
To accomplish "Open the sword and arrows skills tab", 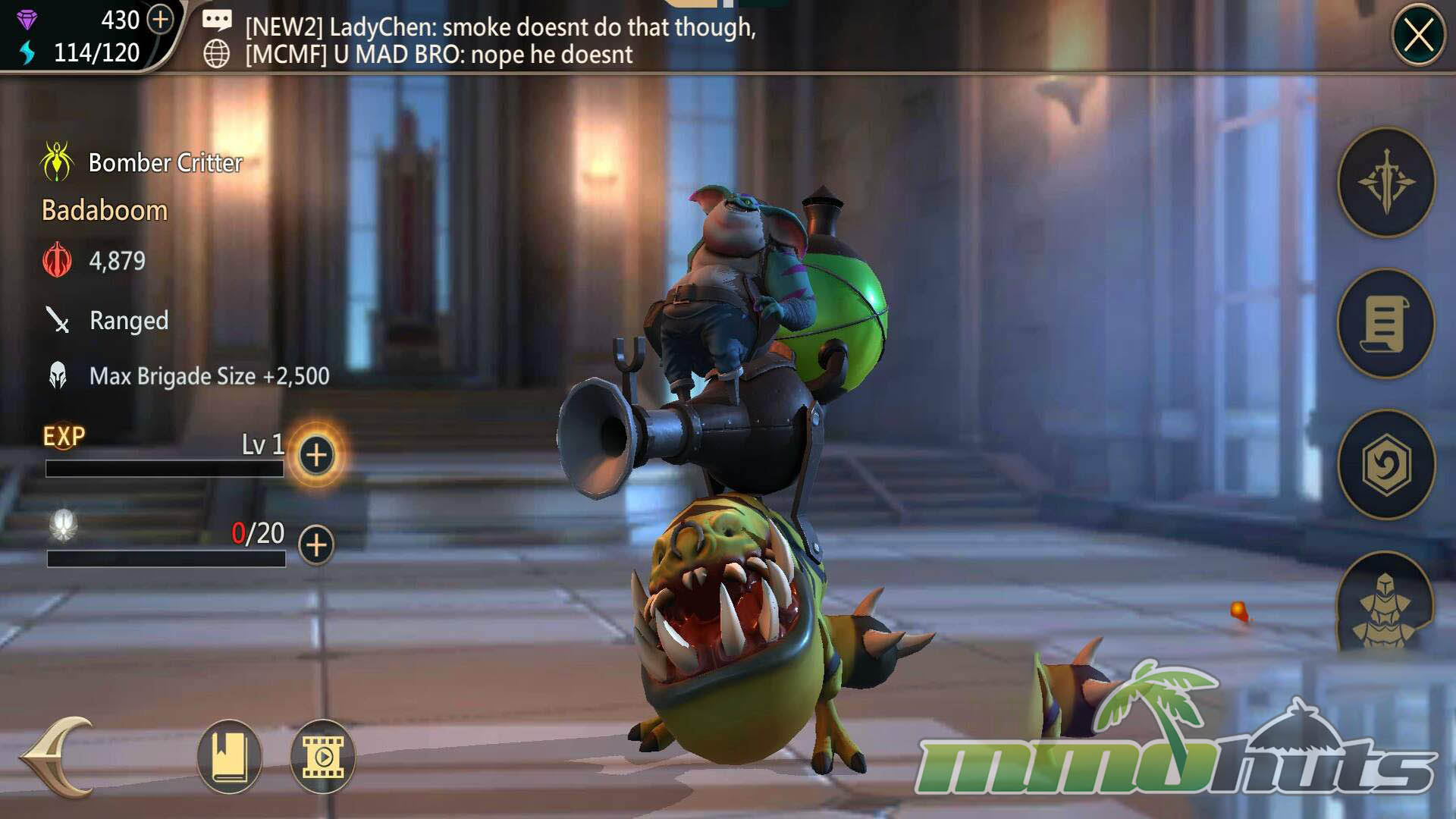I will (x=1386, y=183).
